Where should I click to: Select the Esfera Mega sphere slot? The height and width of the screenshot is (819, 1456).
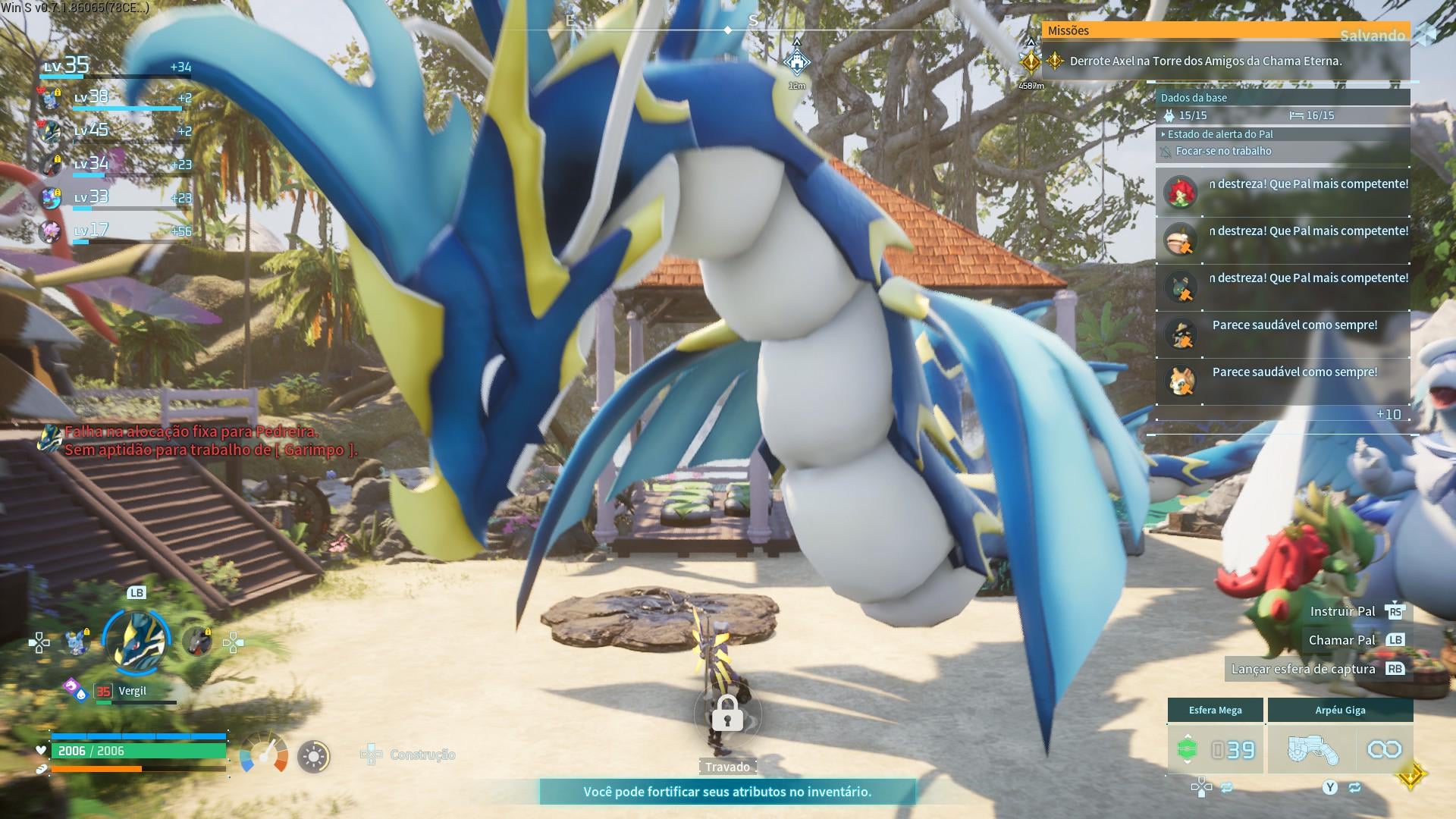[1215, 749]
